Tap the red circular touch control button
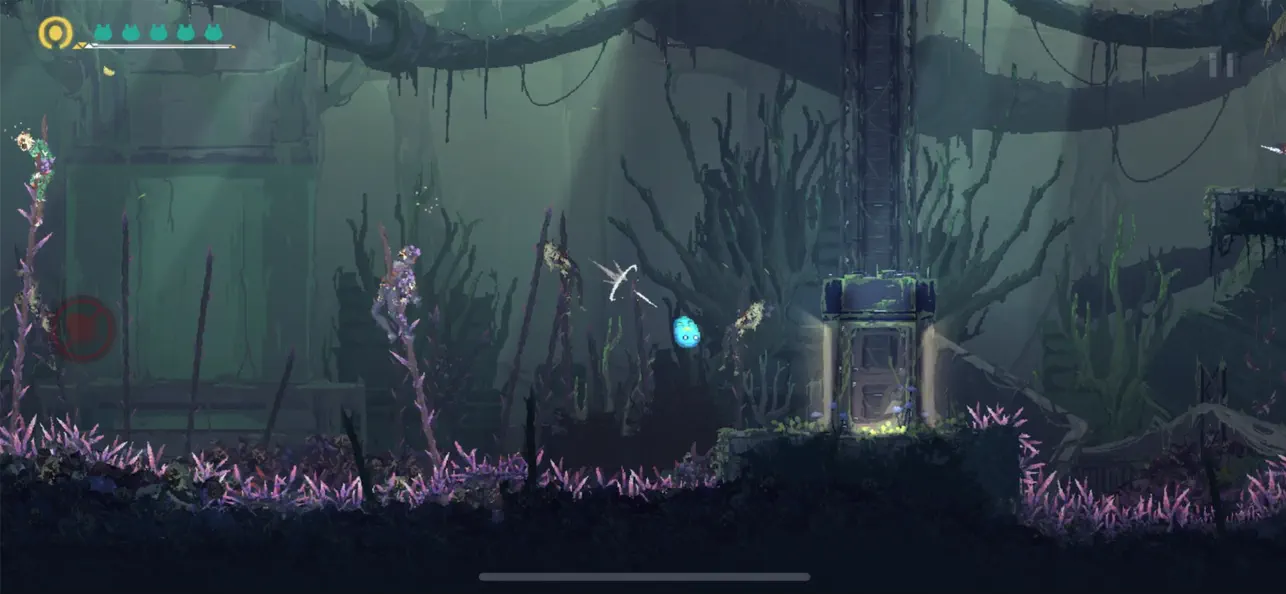The width and height of the screenshot is (1286, 594). pos(82,329)
